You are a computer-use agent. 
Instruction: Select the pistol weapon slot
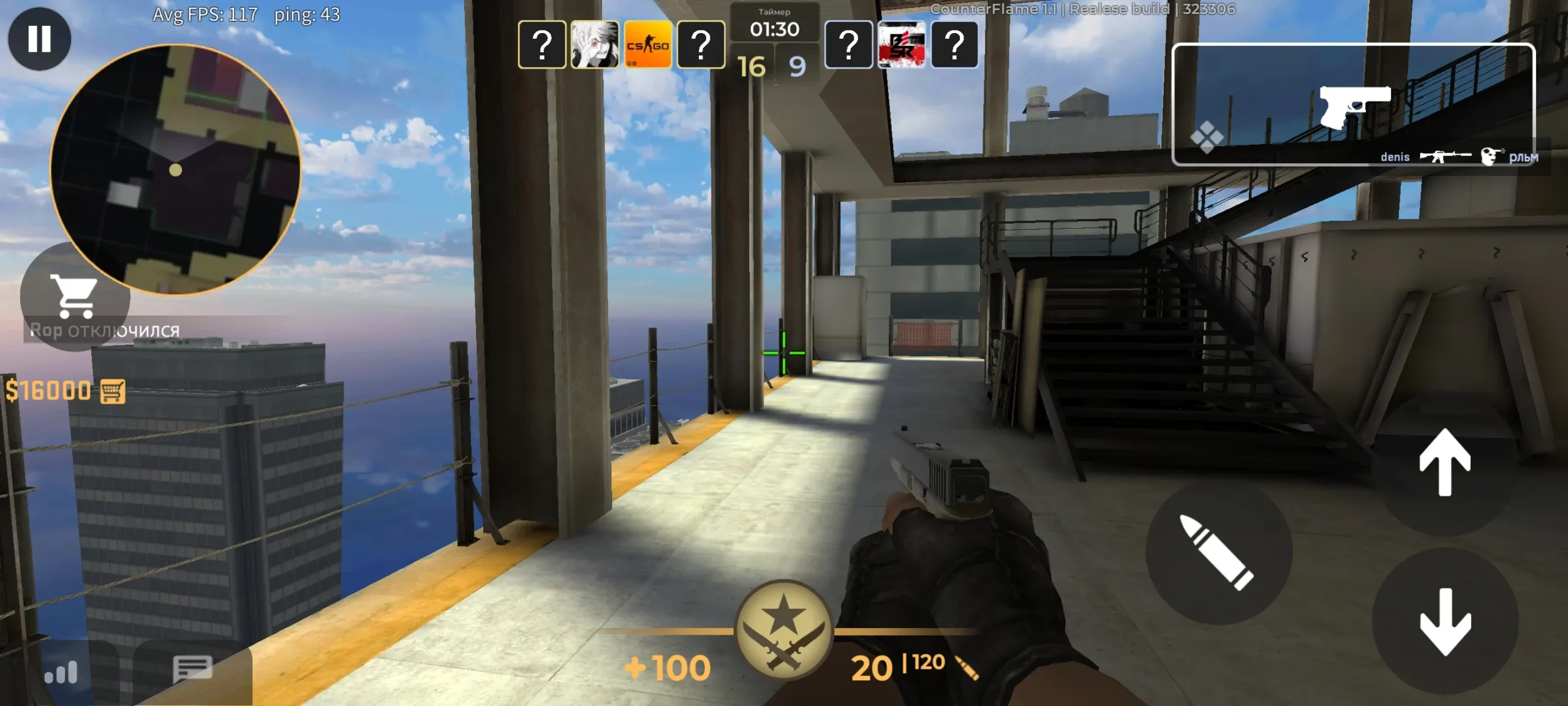pos(1354,105)
